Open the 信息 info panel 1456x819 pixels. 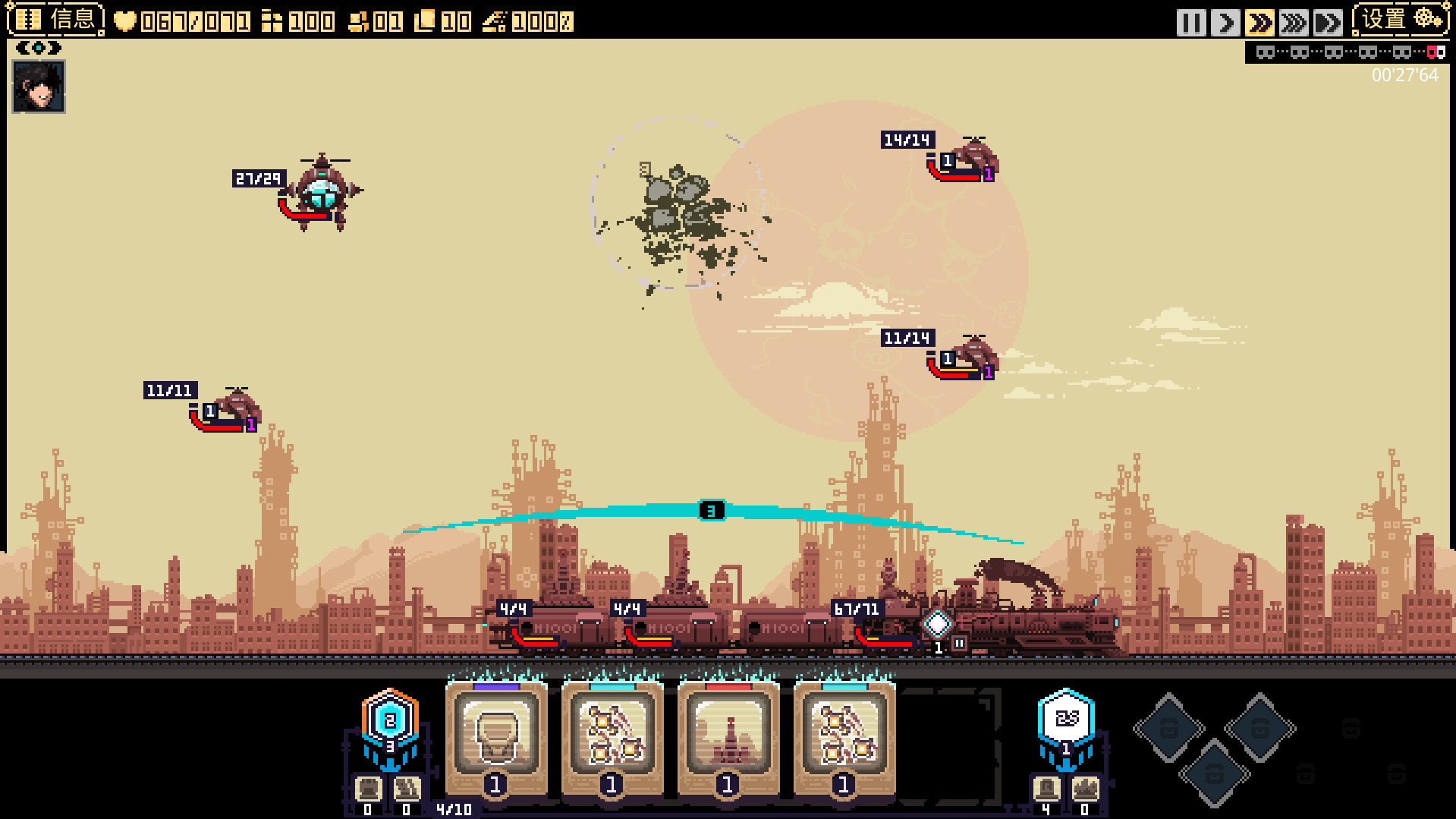coord(56,20)
